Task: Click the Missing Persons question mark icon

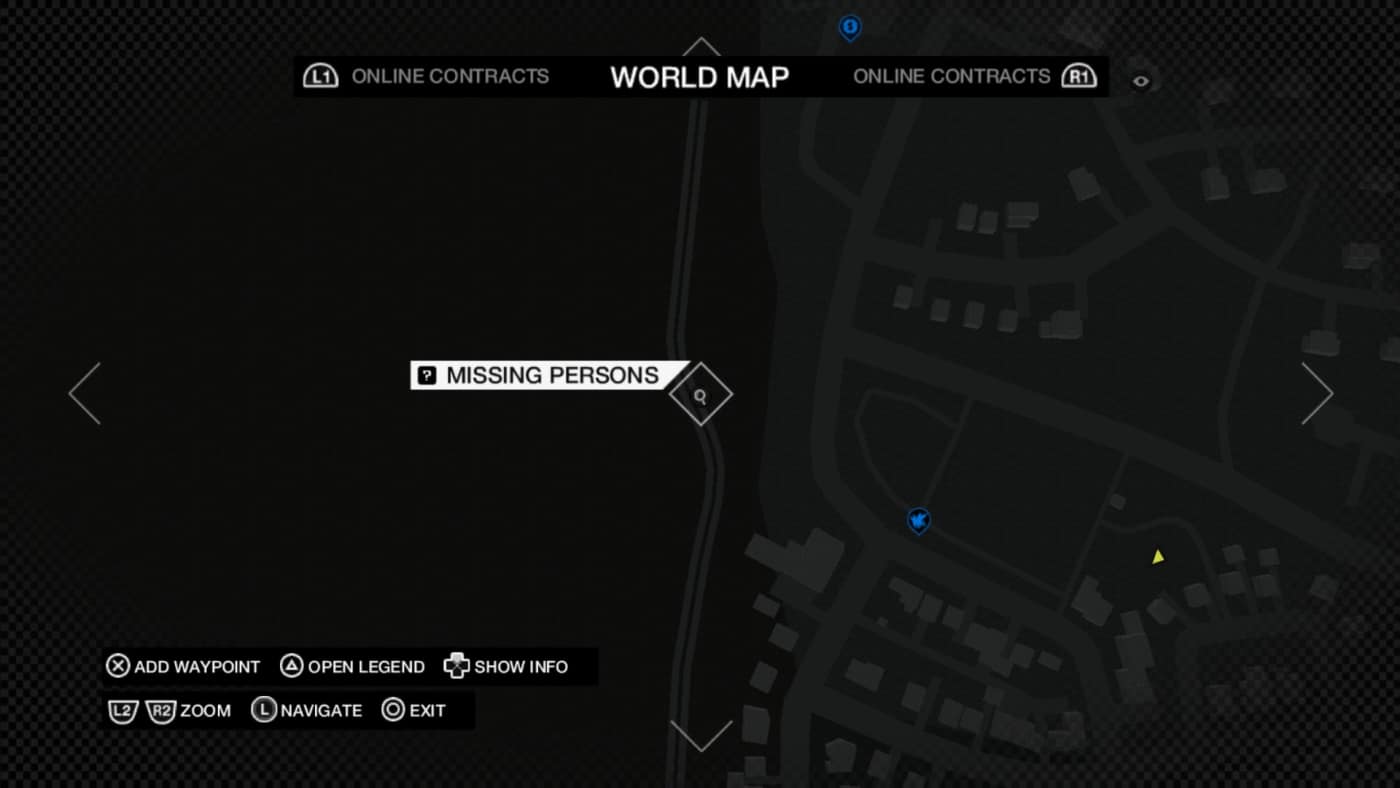Action: click(427, 375)
